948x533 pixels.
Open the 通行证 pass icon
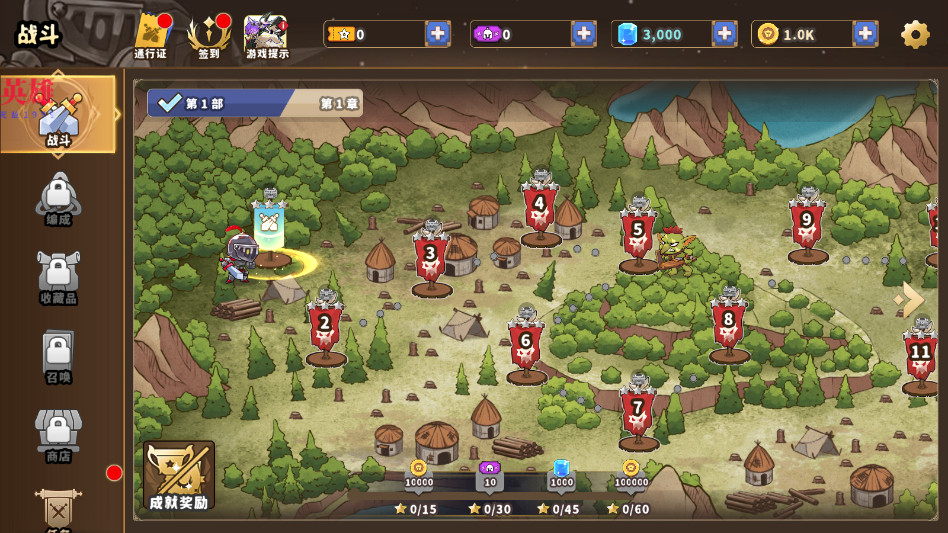[151, 36]
